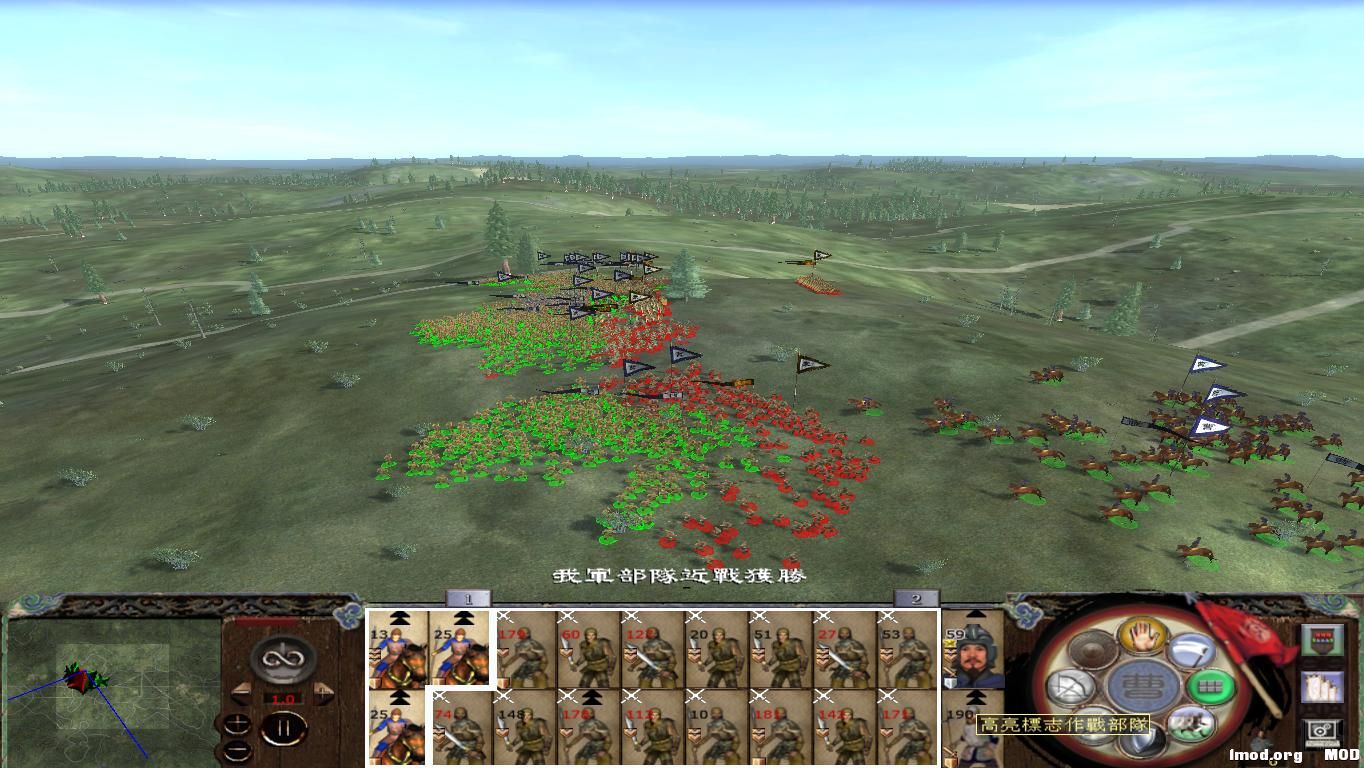1364x768 pixels.
Task: Toggle the infinity time control icon
Action: click(x=281, y=658)
